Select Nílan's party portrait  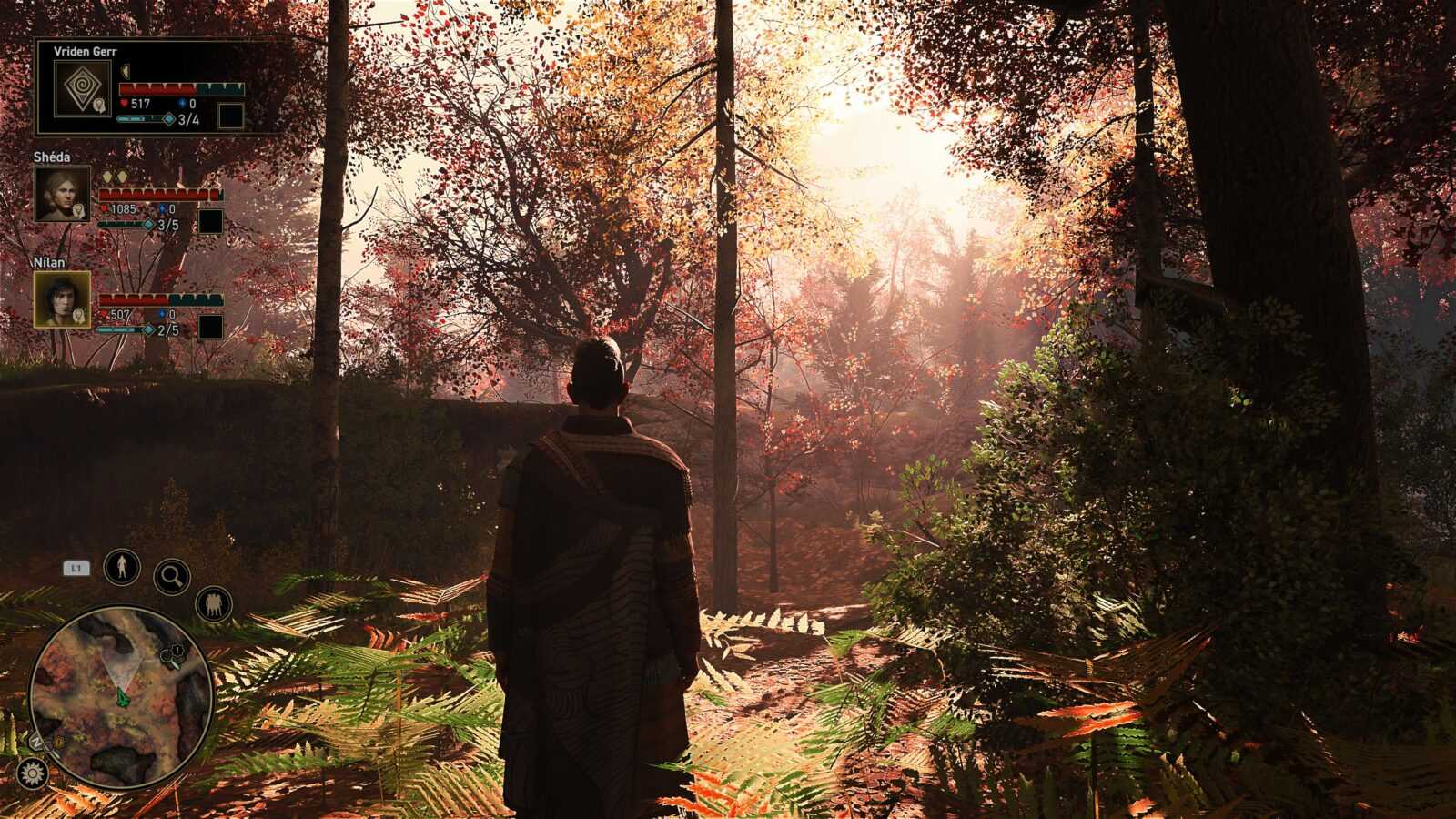point(62,299)
